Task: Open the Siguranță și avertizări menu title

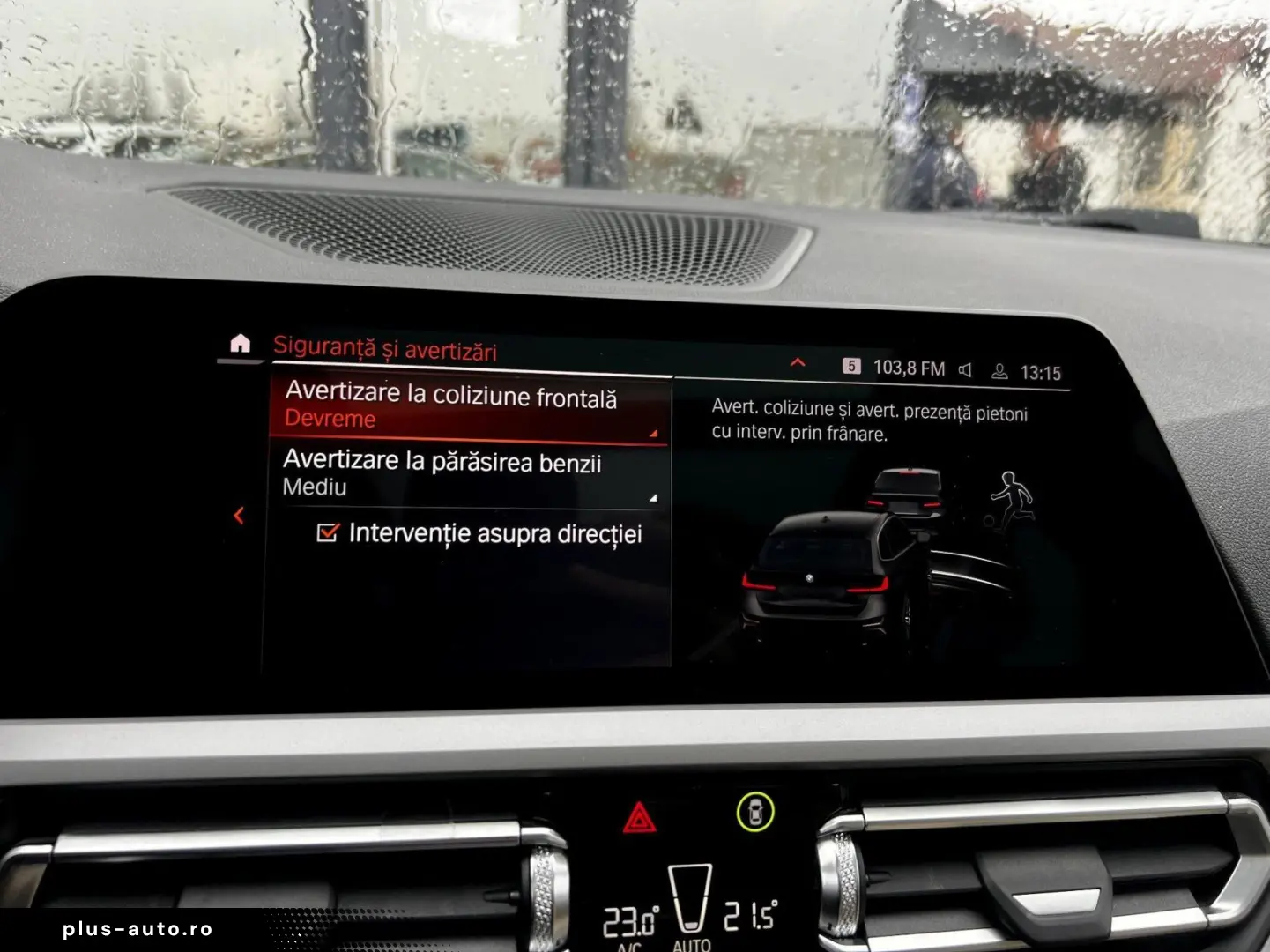Action: click(x=384, y=348)
